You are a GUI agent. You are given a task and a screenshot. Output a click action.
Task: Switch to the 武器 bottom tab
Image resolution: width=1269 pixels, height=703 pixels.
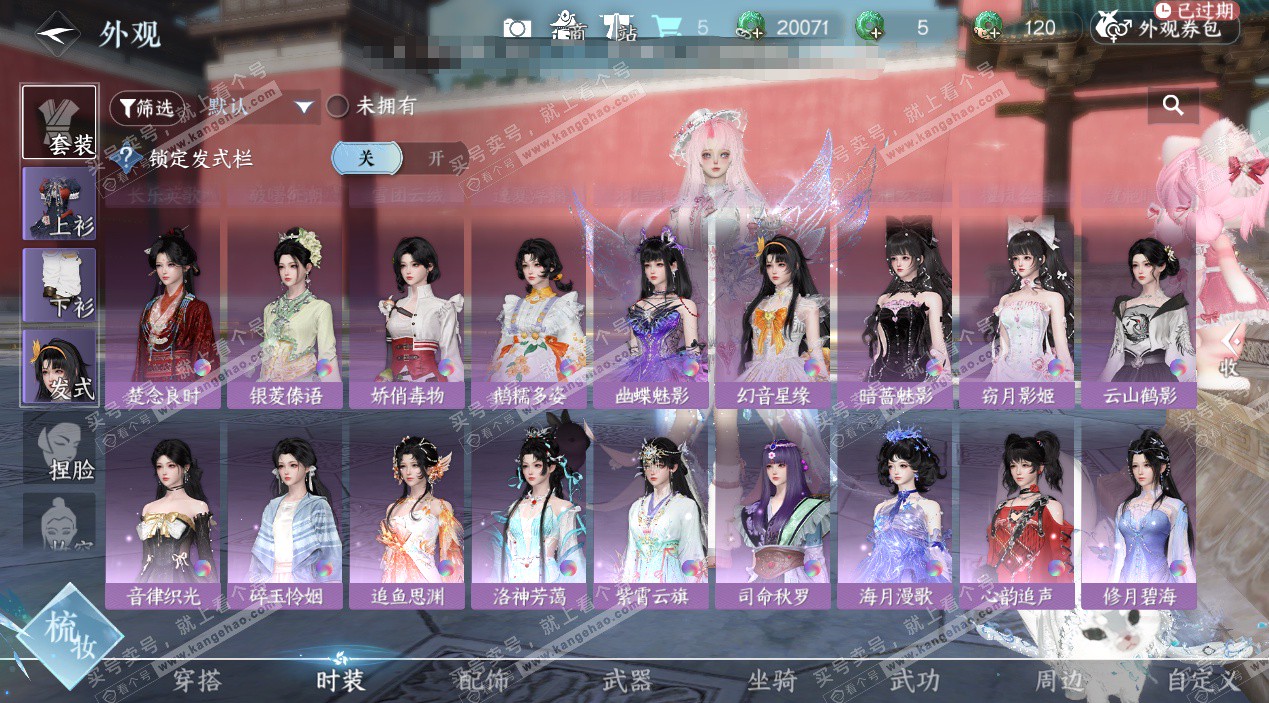point(627,681)
